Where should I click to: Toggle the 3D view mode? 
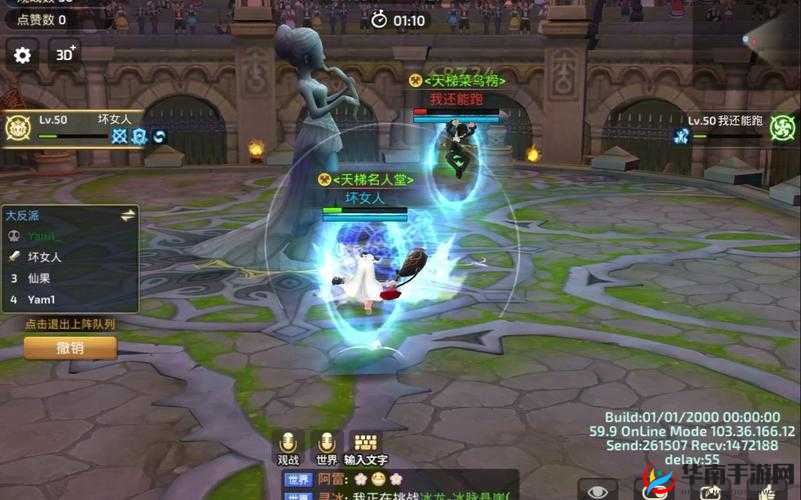[x=65, y=54]
